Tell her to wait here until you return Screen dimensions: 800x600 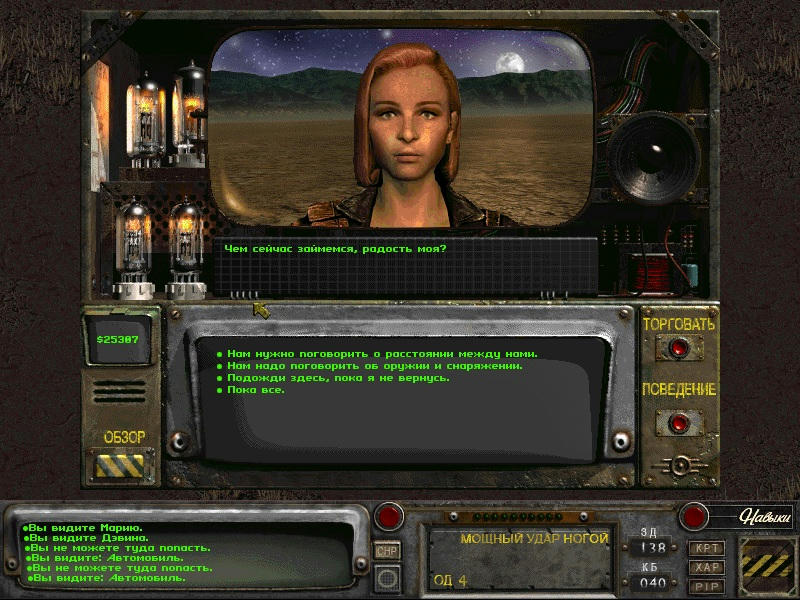[x=337, y=378]
